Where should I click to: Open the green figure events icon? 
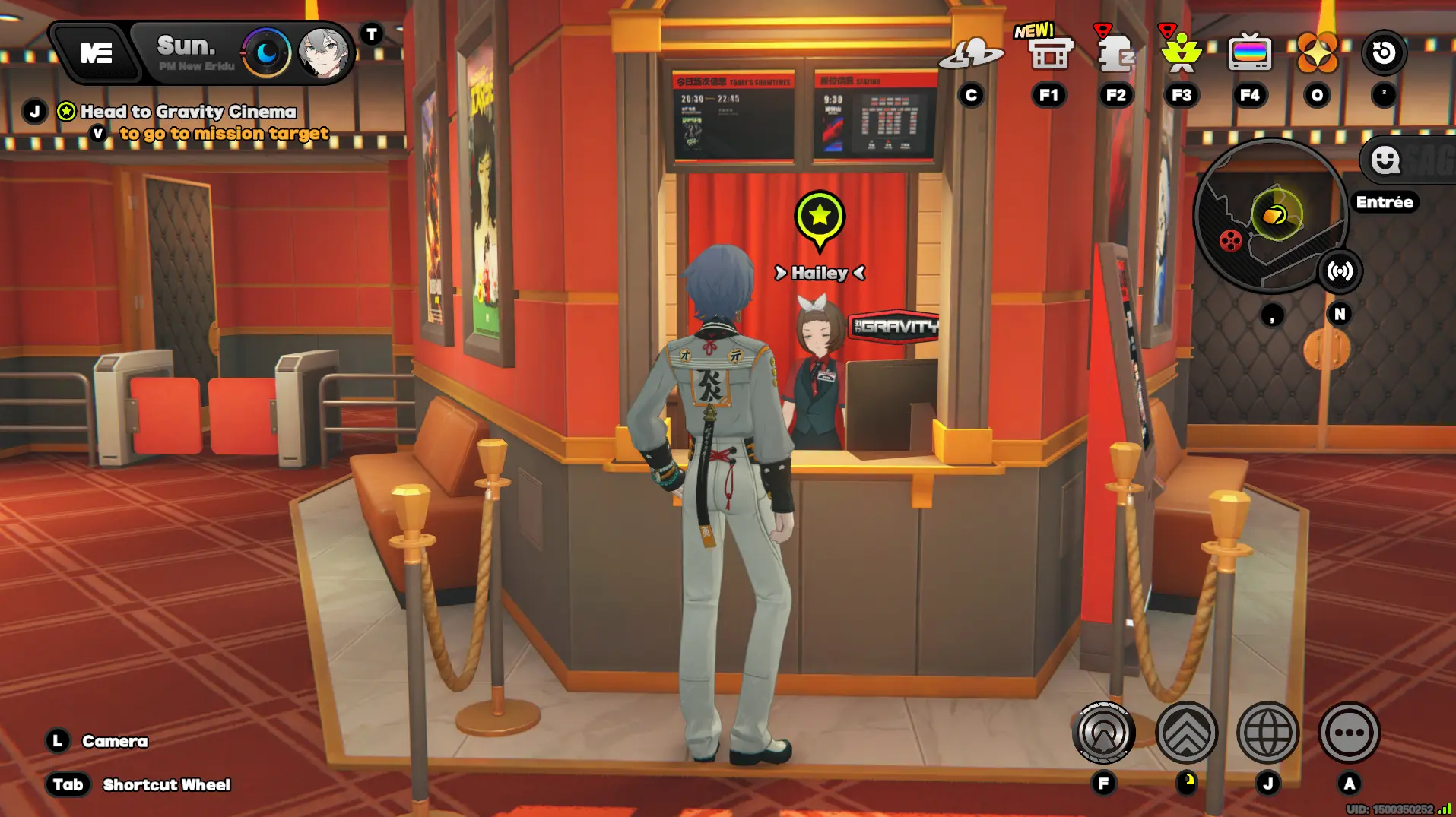pos(1181,53)
